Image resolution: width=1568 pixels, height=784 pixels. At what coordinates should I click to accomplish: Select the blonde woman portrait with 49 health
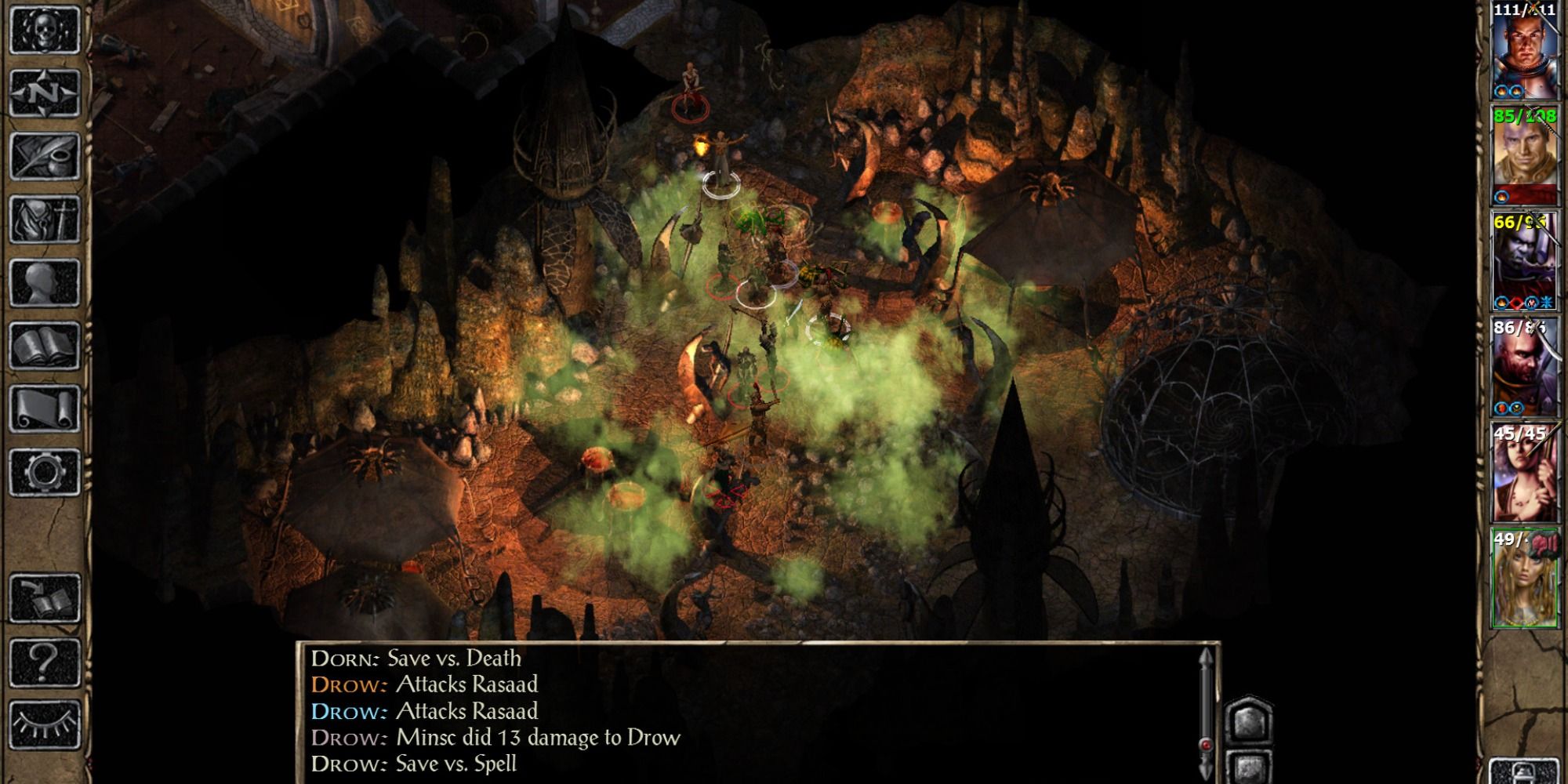1523,579
